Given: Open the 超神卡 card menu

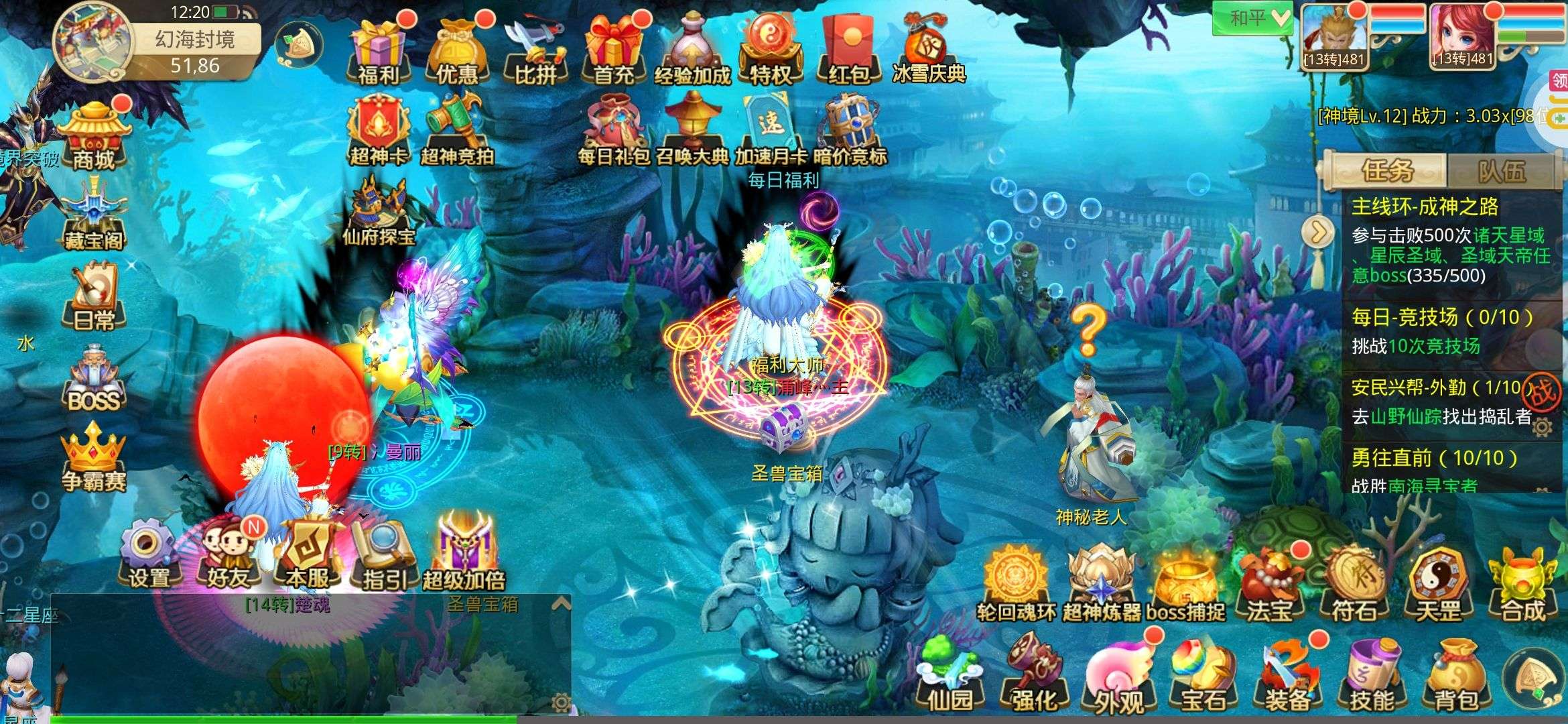Looking at the screenshot, I should tap(378, 132).
